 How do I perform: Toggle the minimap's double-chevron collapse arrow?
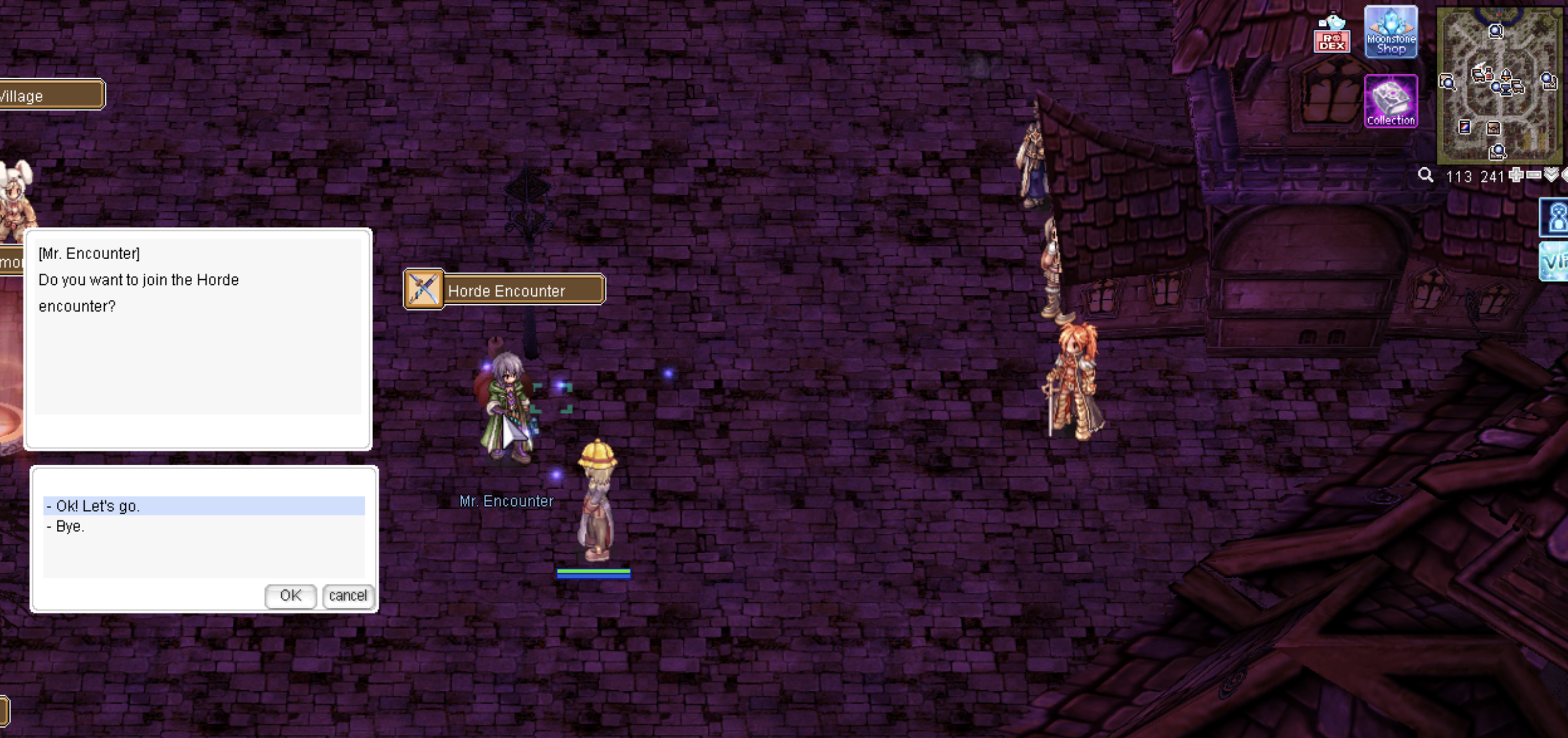(1551, 175)
